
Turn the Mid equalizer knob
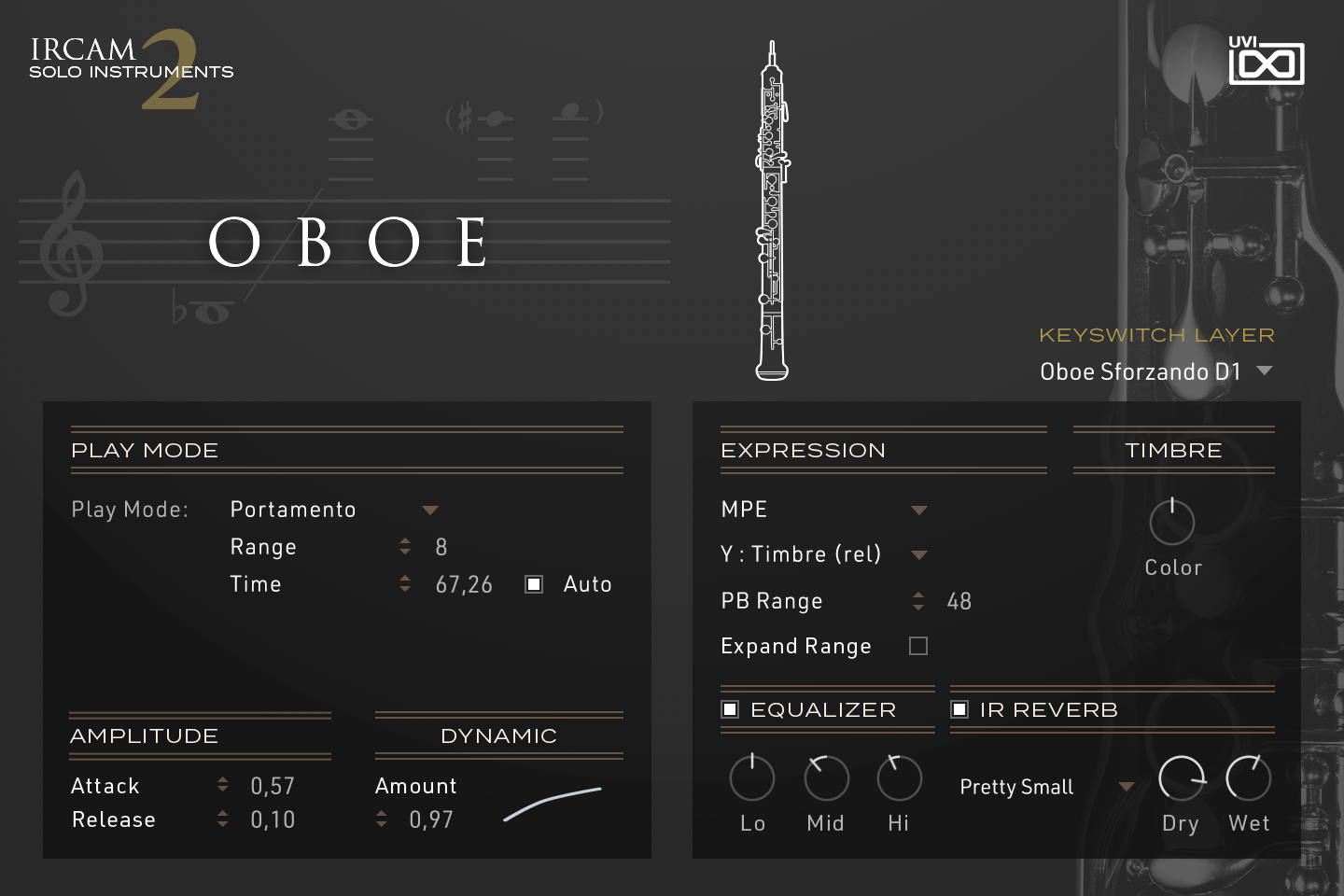click(825, 777)
